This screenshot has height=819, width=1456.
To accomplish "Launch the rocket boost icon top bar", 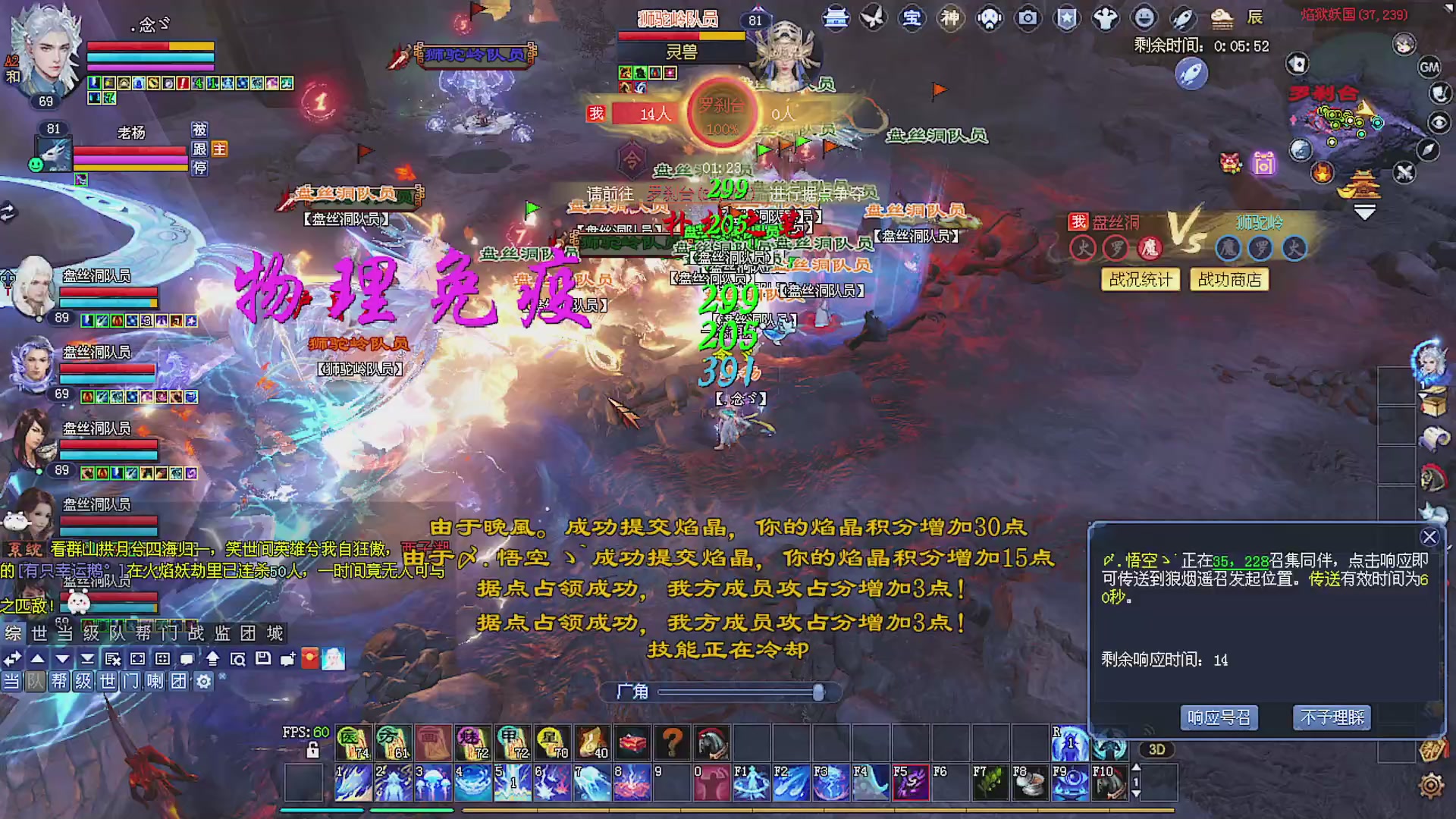I will (1181, 19).
